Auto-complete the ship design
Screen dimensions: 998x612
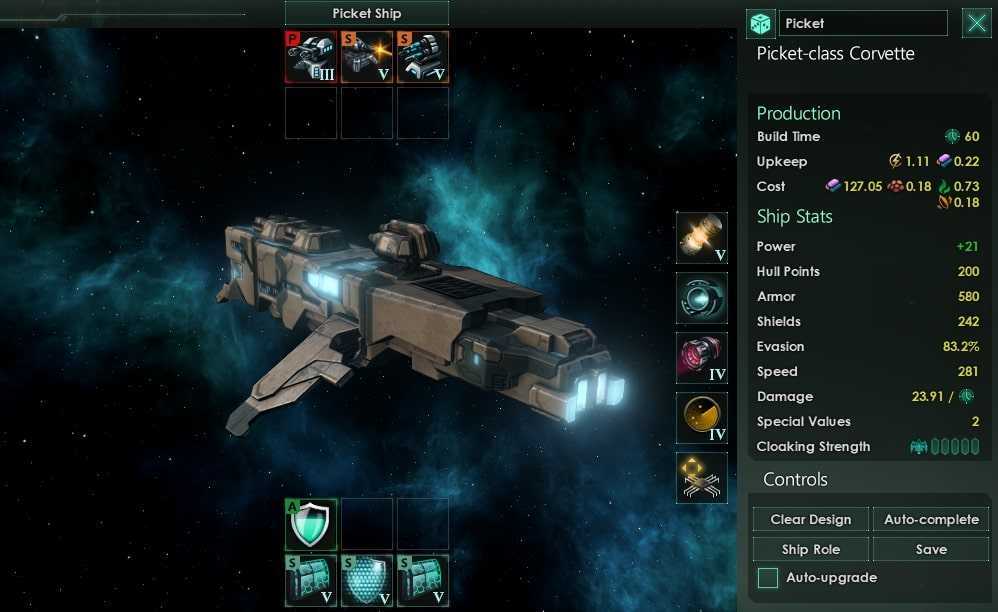pos(930,519)
